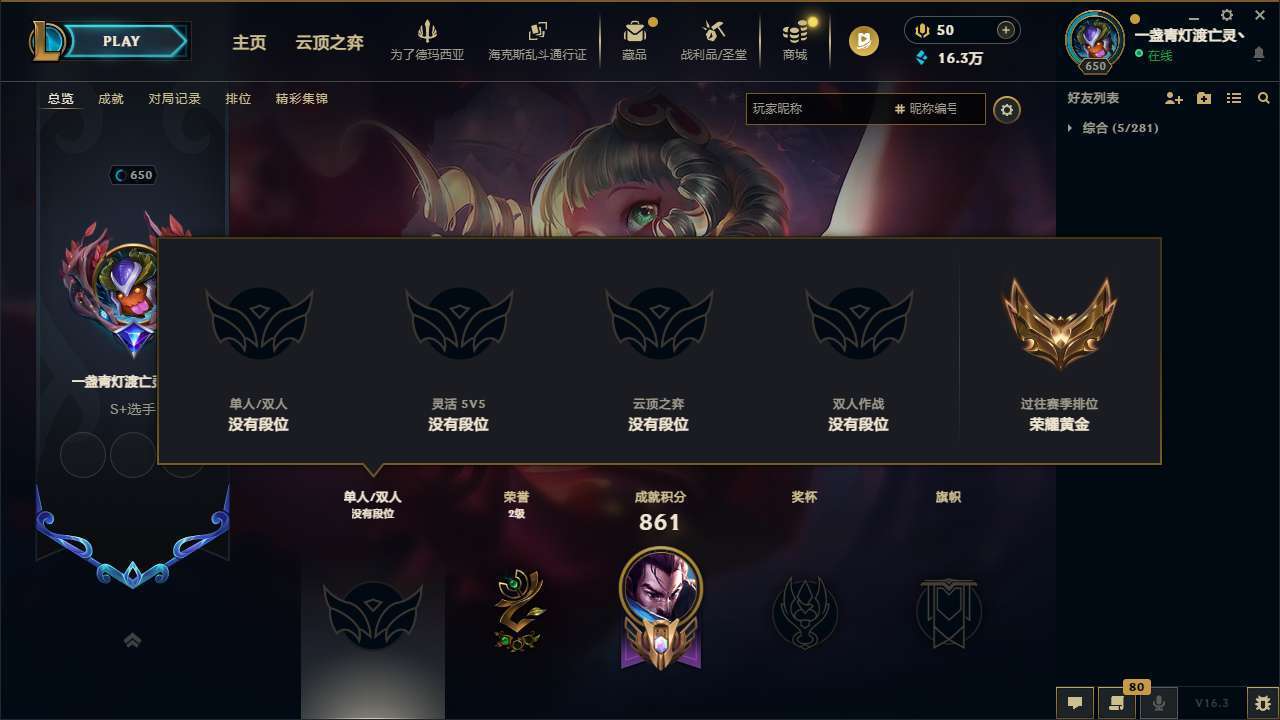Screen dimensions: 1280x720
Task: Open messages icon showing 80 unread
Action: 1116,703
